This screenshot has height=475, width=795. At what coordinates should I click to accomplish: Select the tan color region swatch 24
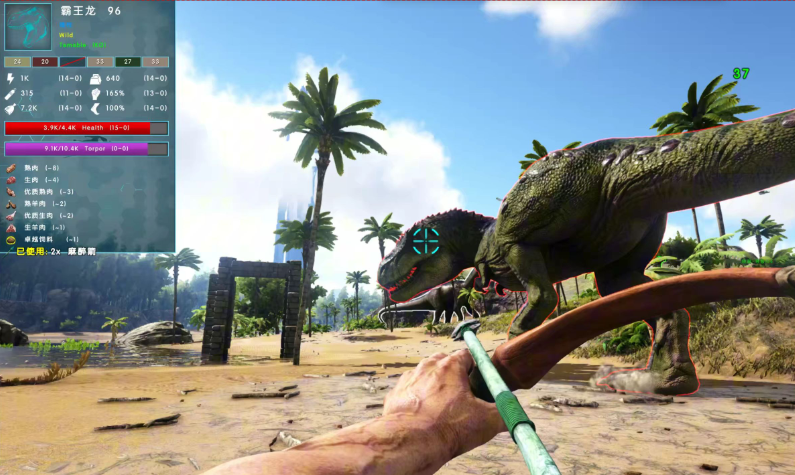tap(17, 61)
